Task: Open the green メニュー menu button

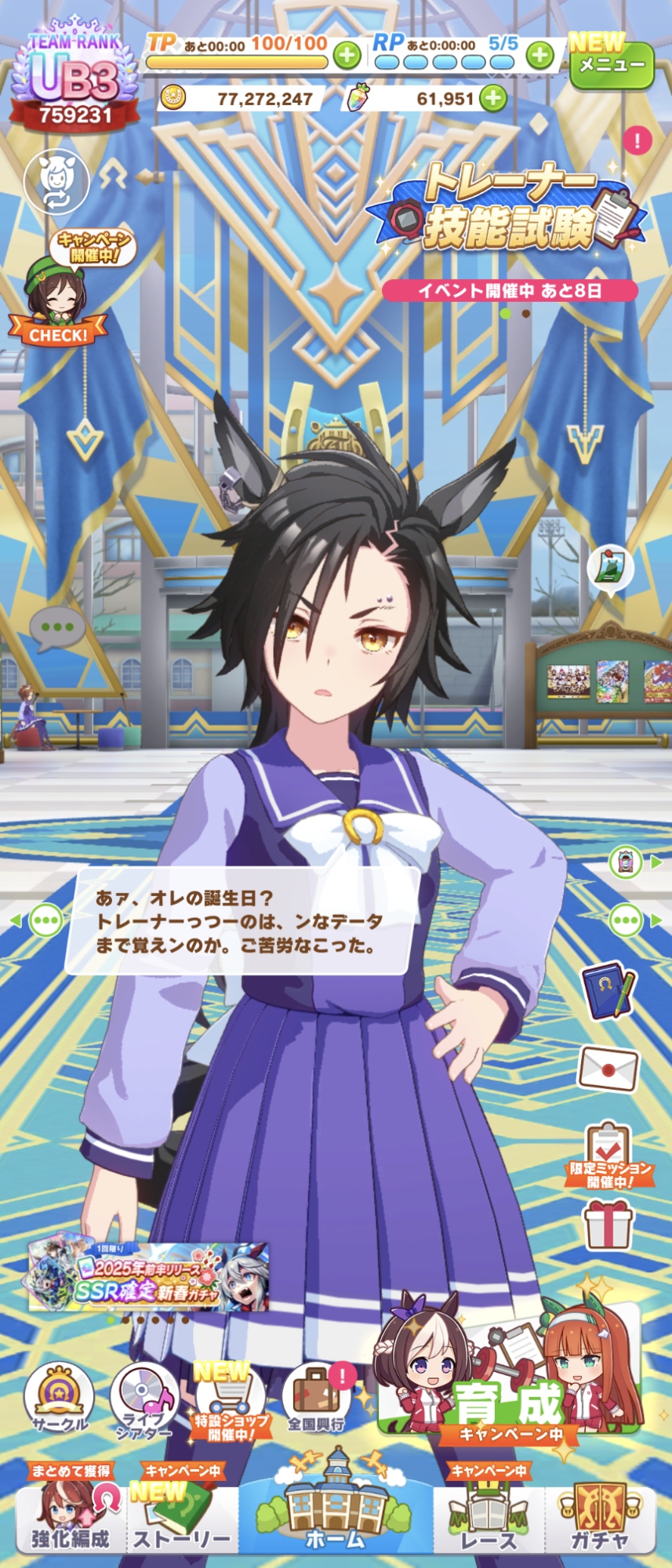Action: click(611, 66)
